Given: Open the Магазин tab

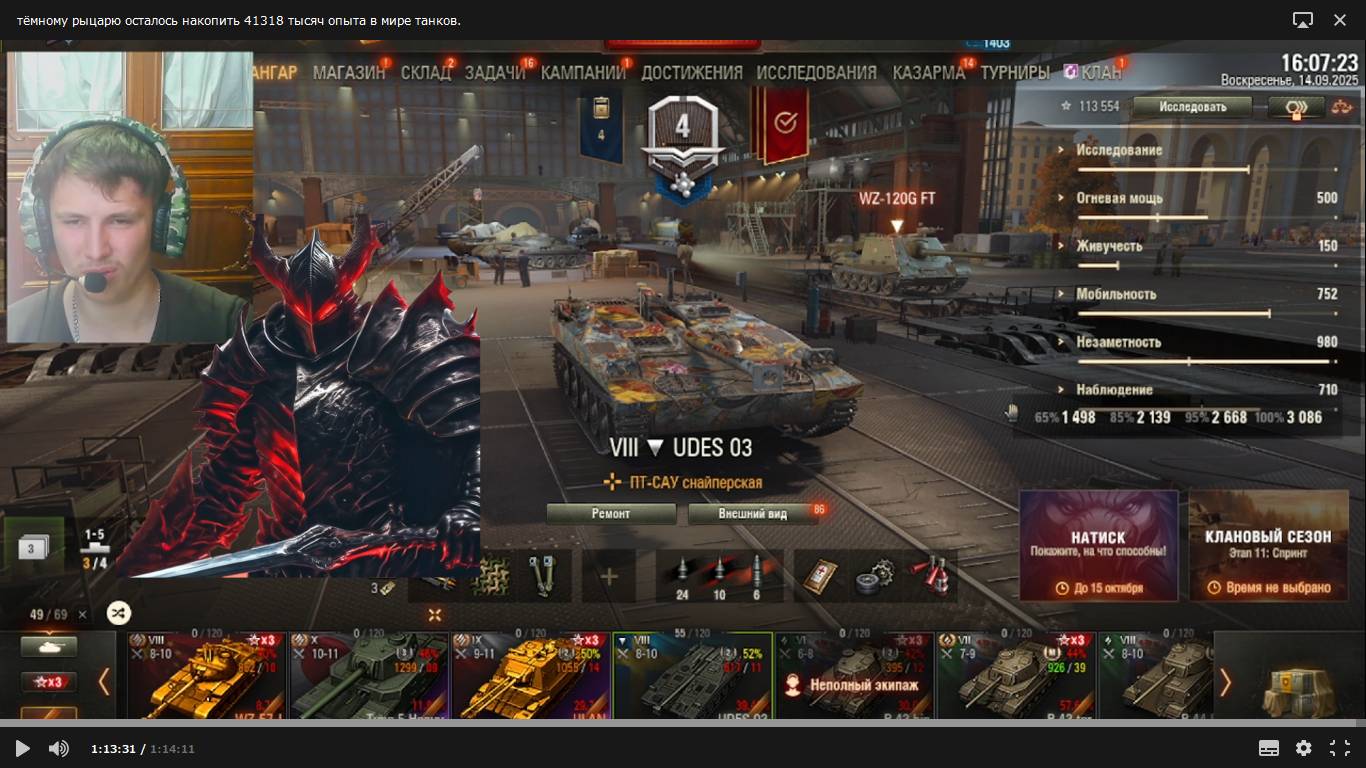Looking at the screenshot, I should tap(348, 72).
